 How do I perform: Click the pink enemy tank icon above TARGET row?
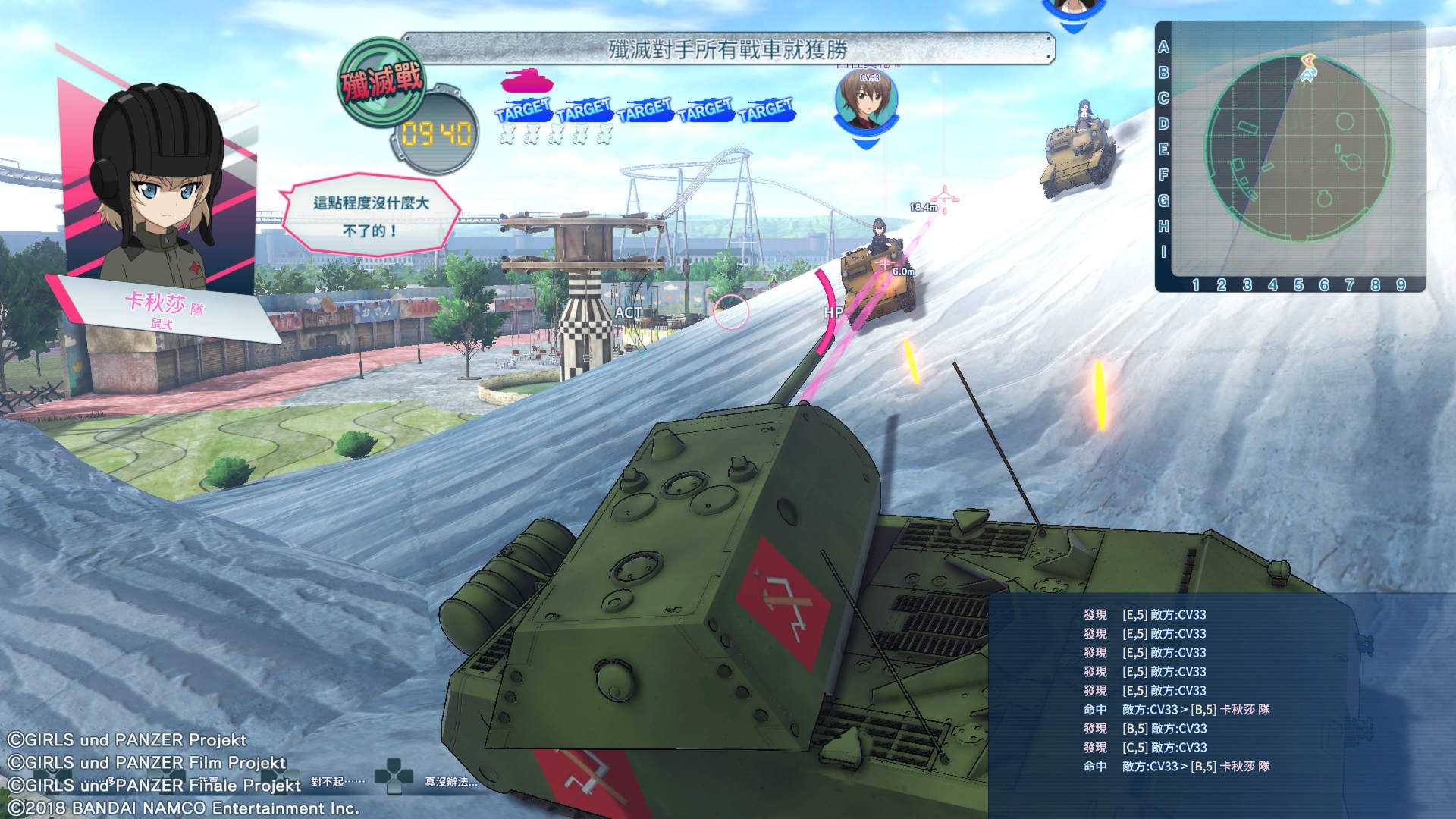coord(527,83)
